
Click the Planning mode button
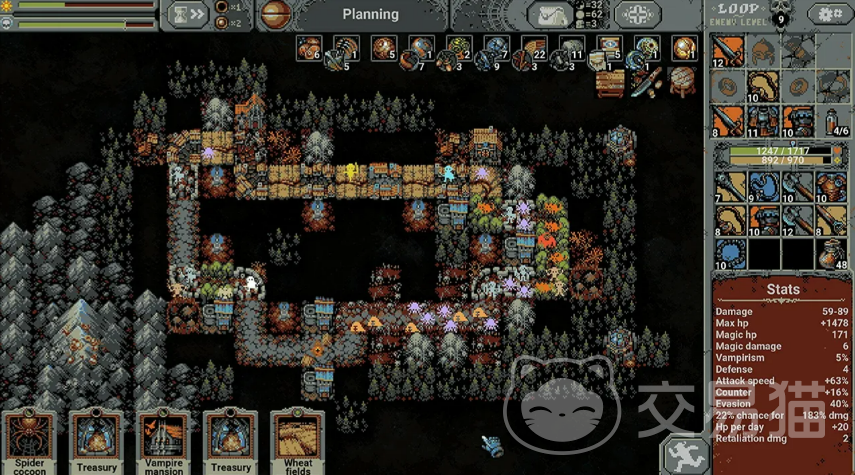(370, 14)
